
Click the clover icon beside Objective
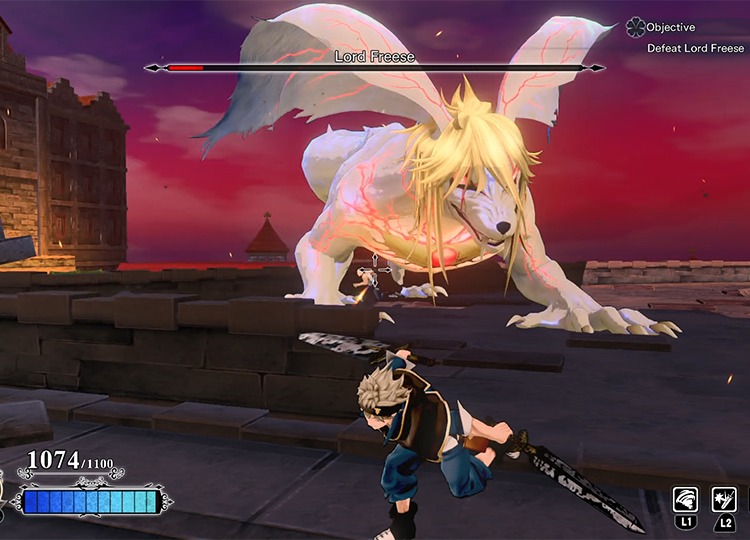pyautogui.click(x=635, y=28)
